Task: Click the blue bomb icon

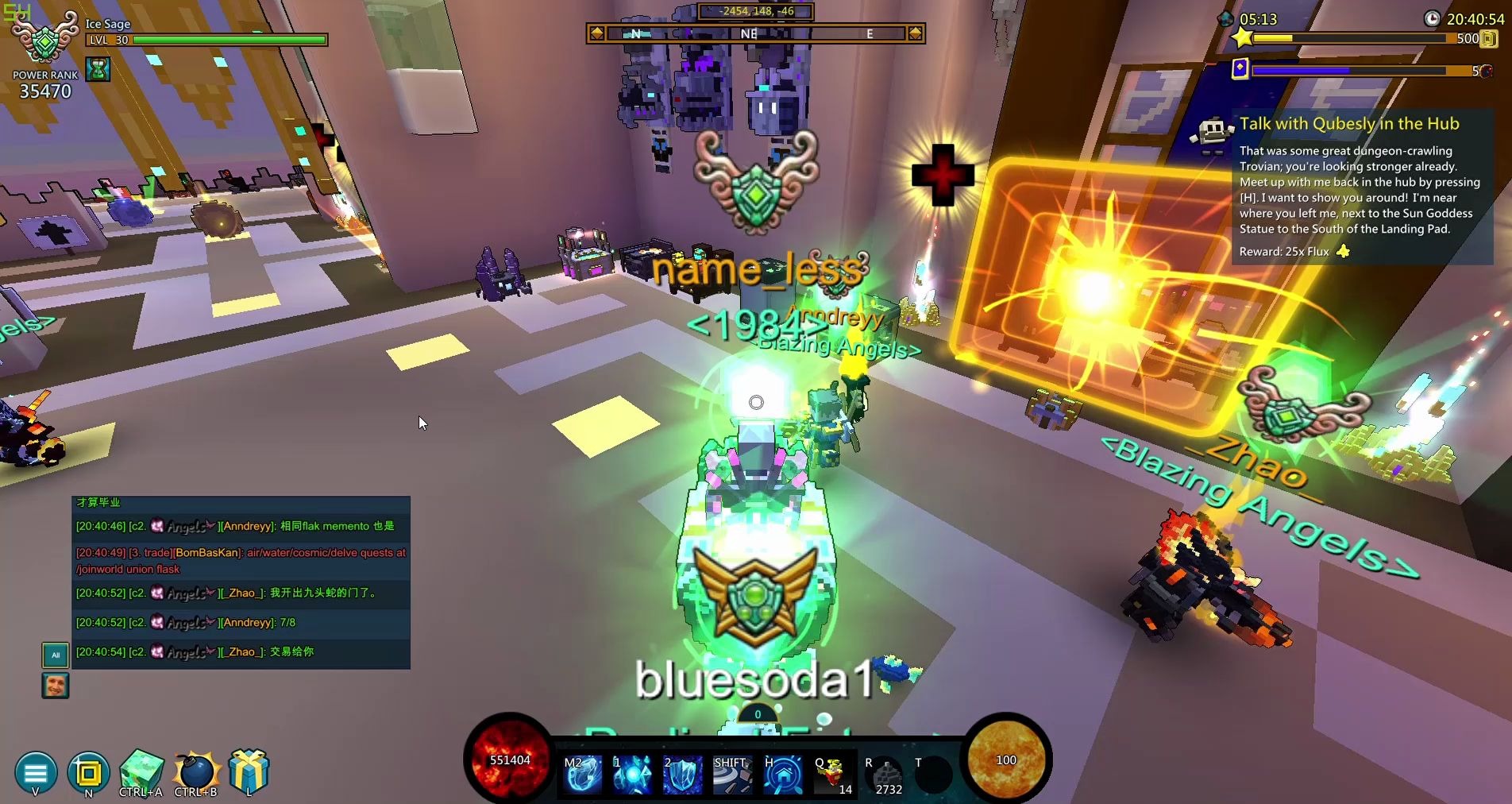Action: [195, 771]
